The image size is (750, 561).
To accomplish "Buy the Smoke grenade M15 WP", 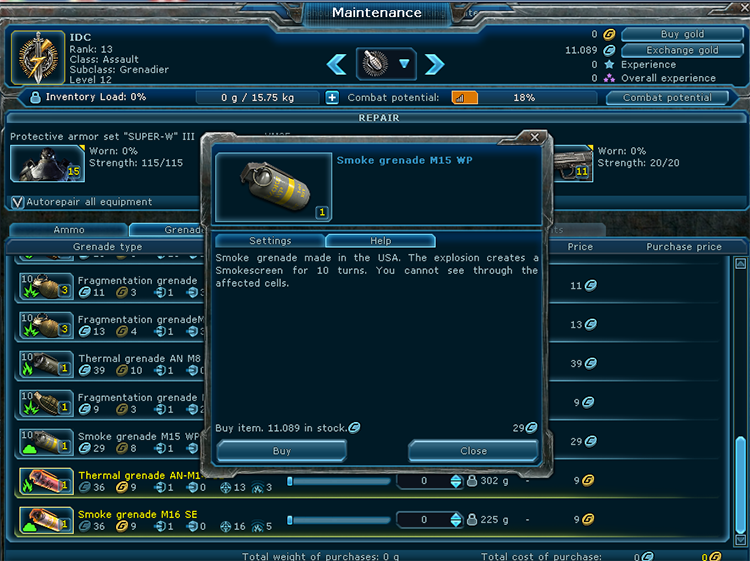I will [x=282, y=451].
